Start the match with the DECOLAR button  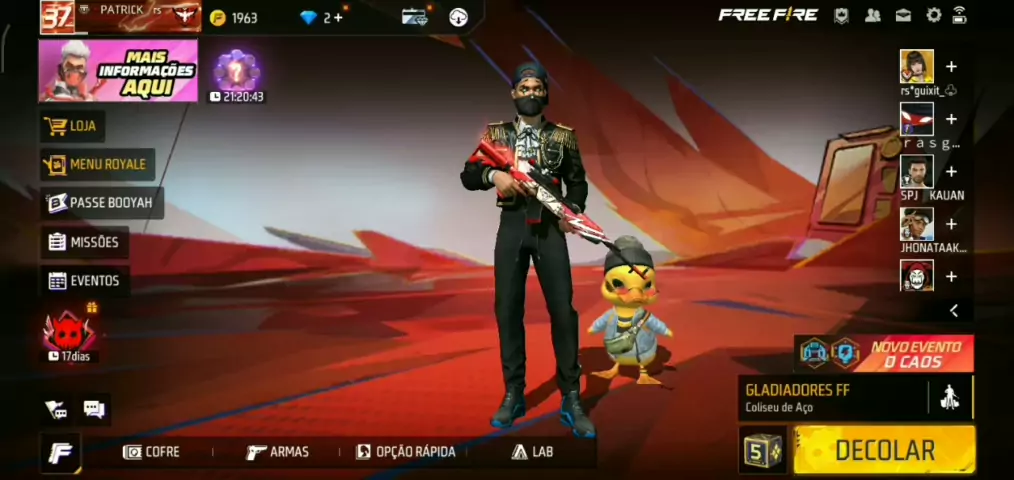coord(884,450)
